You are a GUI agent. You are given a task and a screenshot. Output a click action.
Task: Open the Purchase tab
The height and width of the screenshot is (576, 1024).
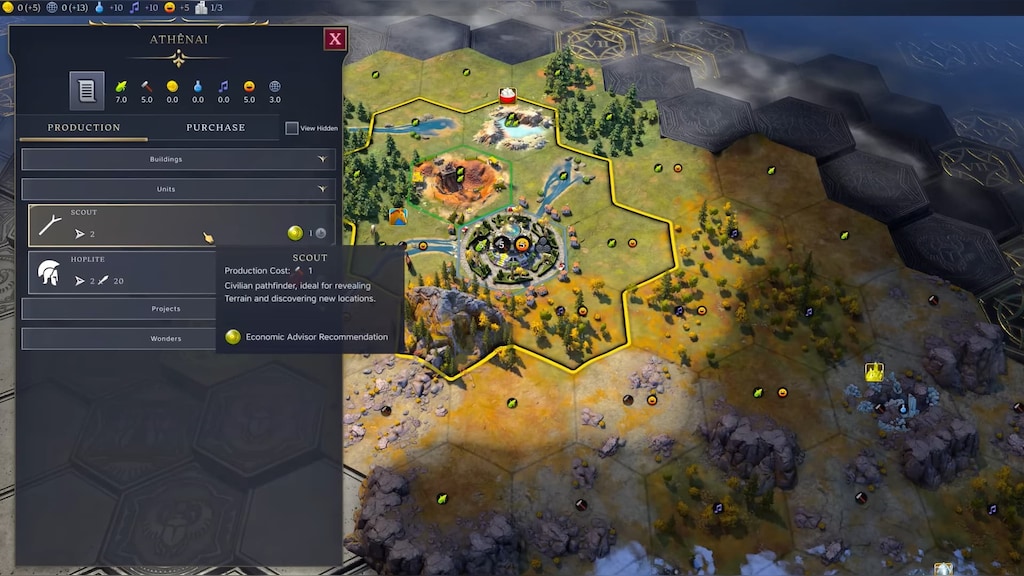(215, 128)
